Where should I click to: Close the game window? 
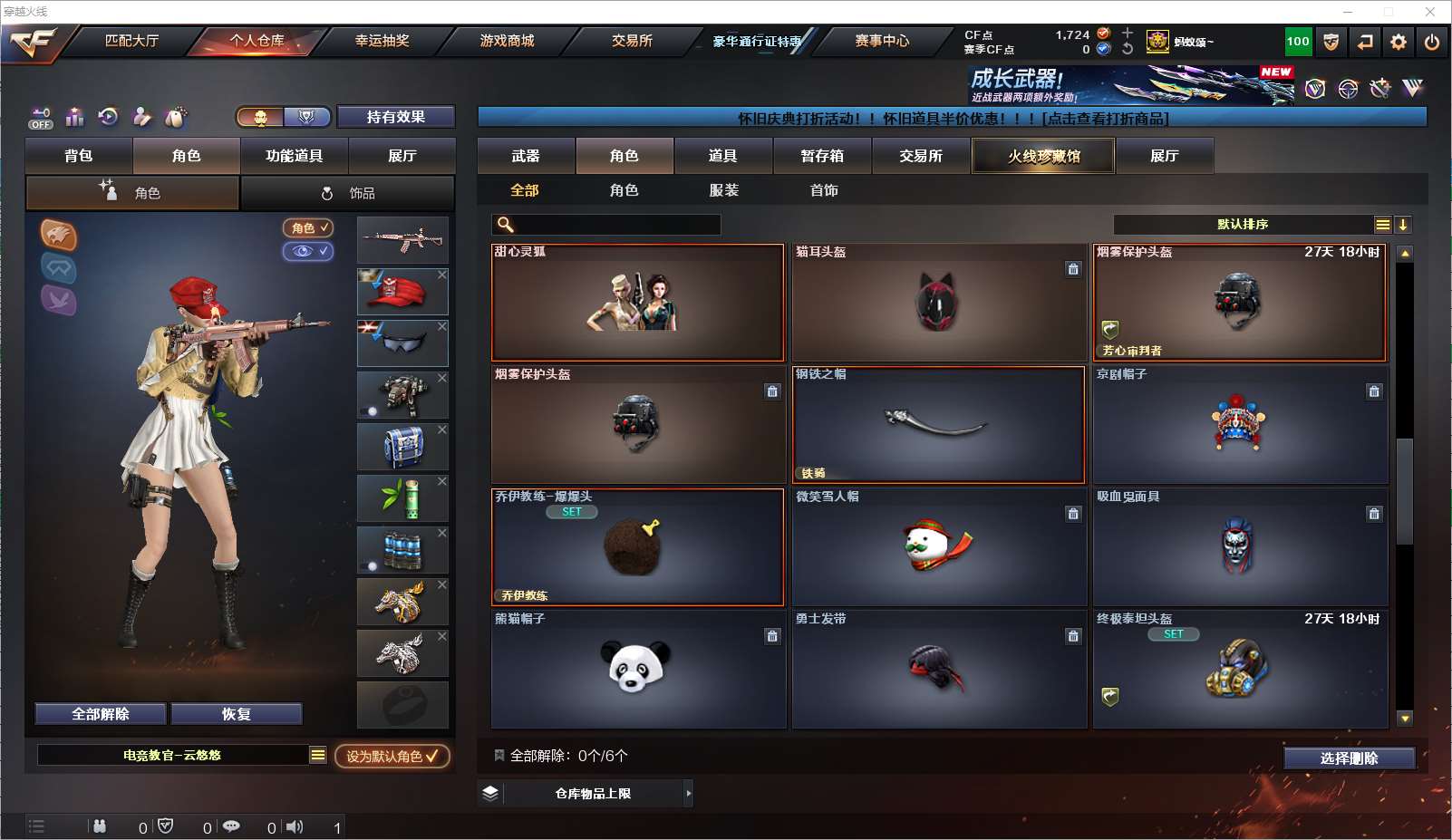[x=1430, y=12]
